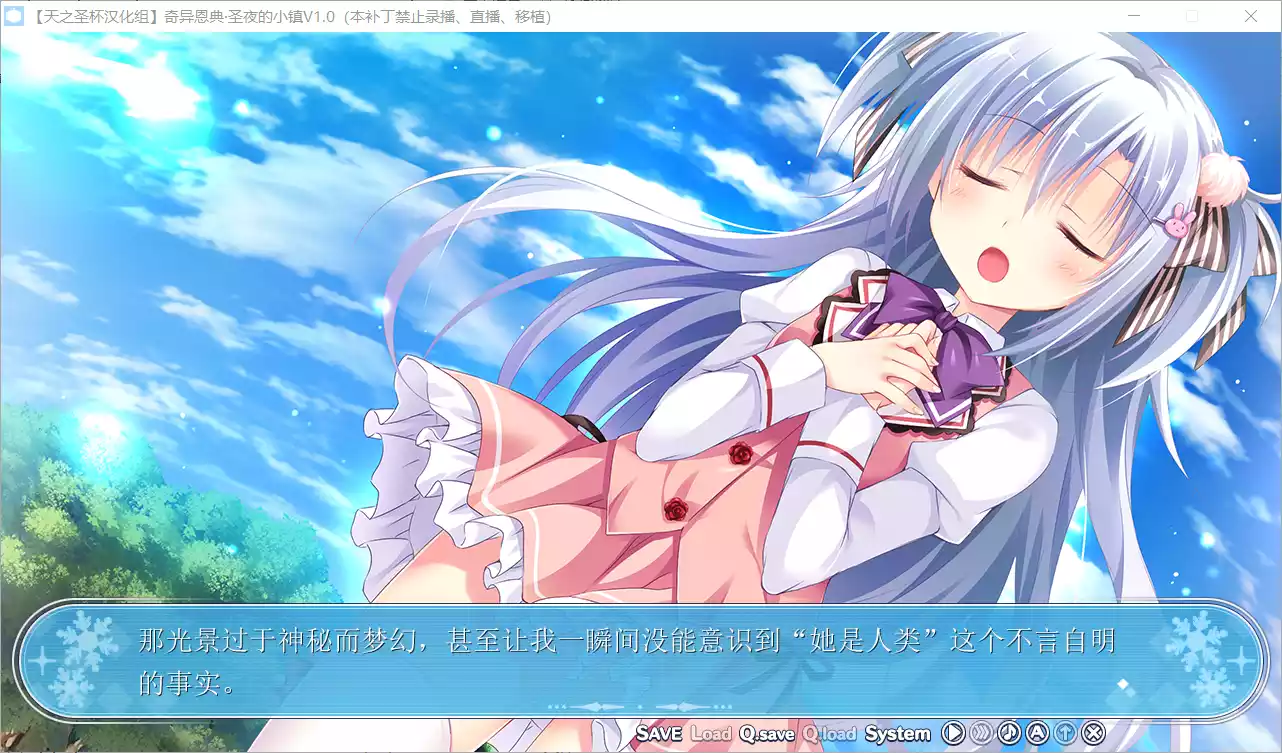1282x753 pixels.
Task: Open the Load screen from the bottom bar
Action: 711,733
